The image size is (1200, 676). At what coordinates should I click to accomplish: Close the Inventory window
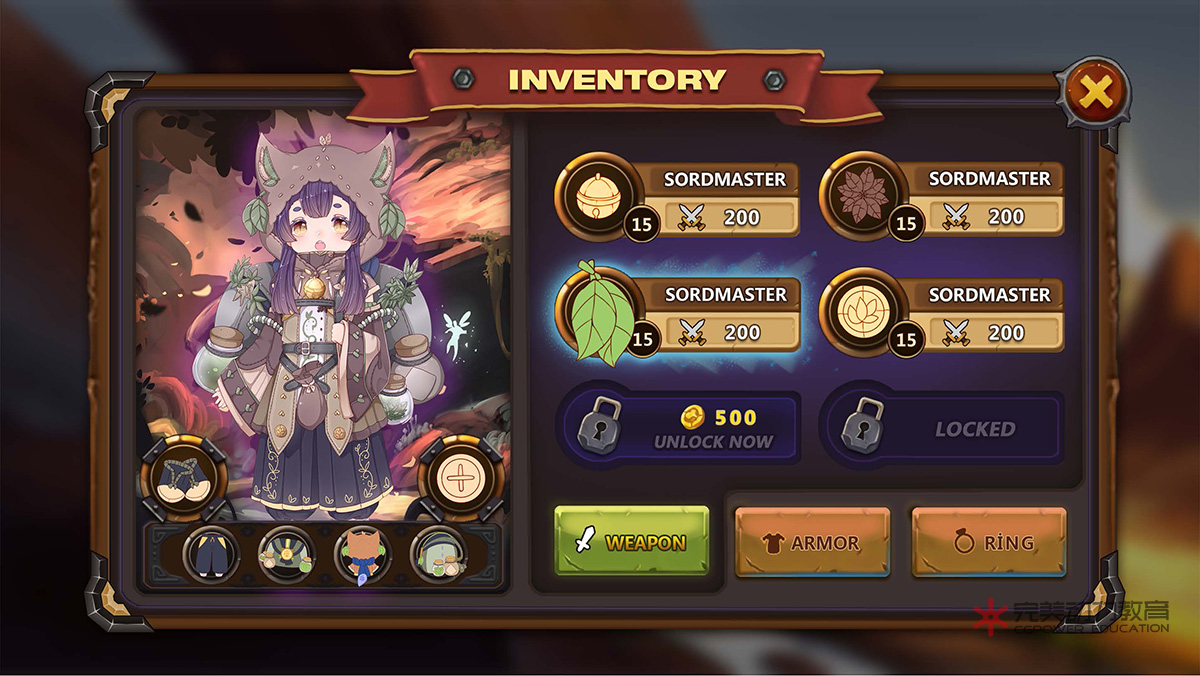[x=1096, y=94]
